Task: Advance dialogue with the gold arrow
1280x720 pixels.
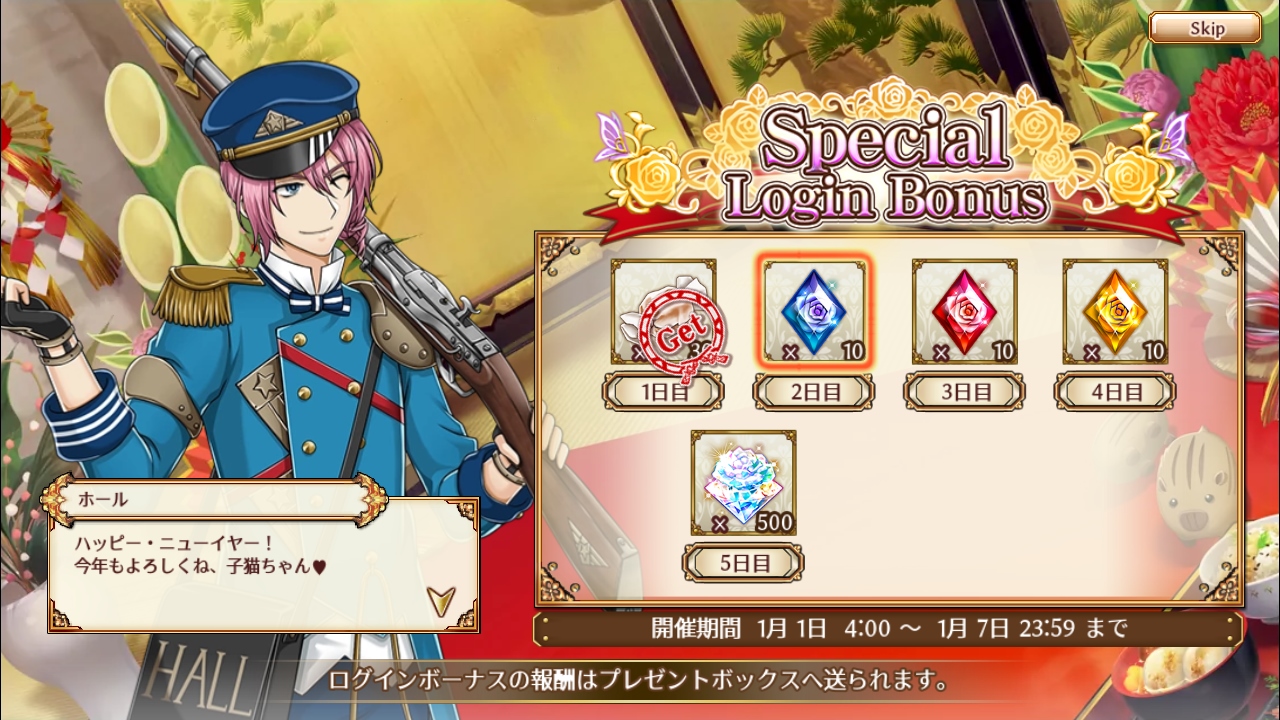Action: (x=439, y=599)
